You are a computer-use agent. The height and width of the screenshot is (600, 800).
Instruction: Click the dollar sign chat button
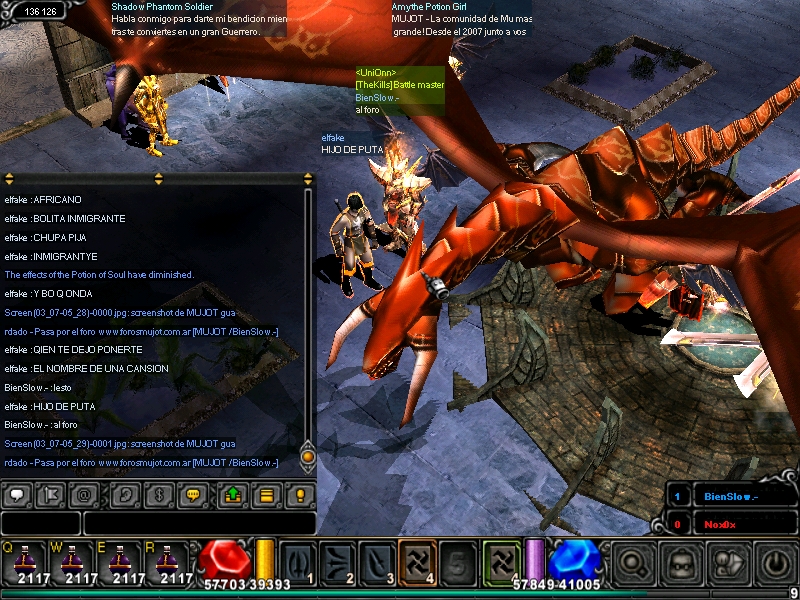click(x=160, y=494)
